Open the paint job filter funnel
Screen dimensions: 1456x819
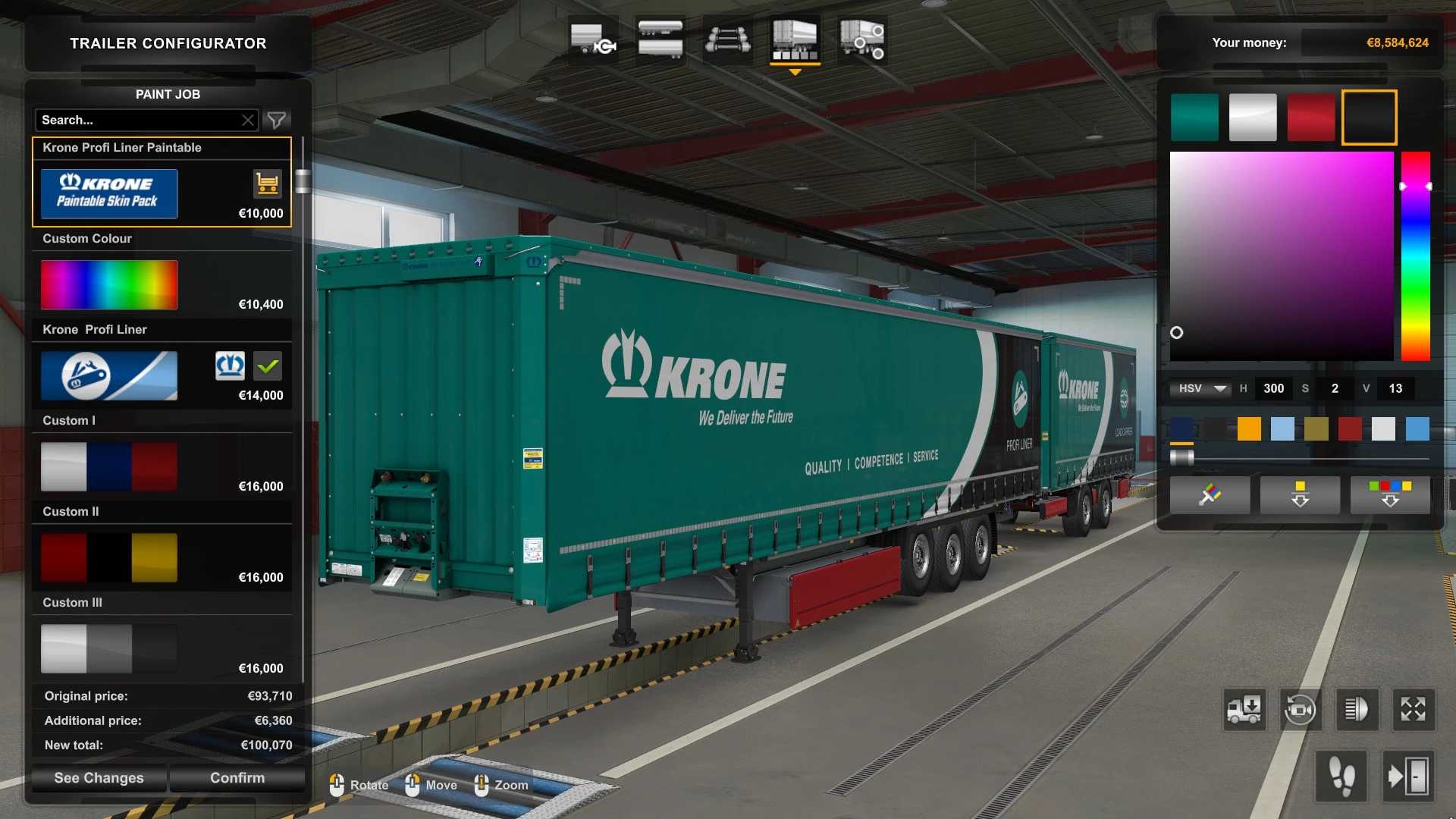click(x=277, y=120)
